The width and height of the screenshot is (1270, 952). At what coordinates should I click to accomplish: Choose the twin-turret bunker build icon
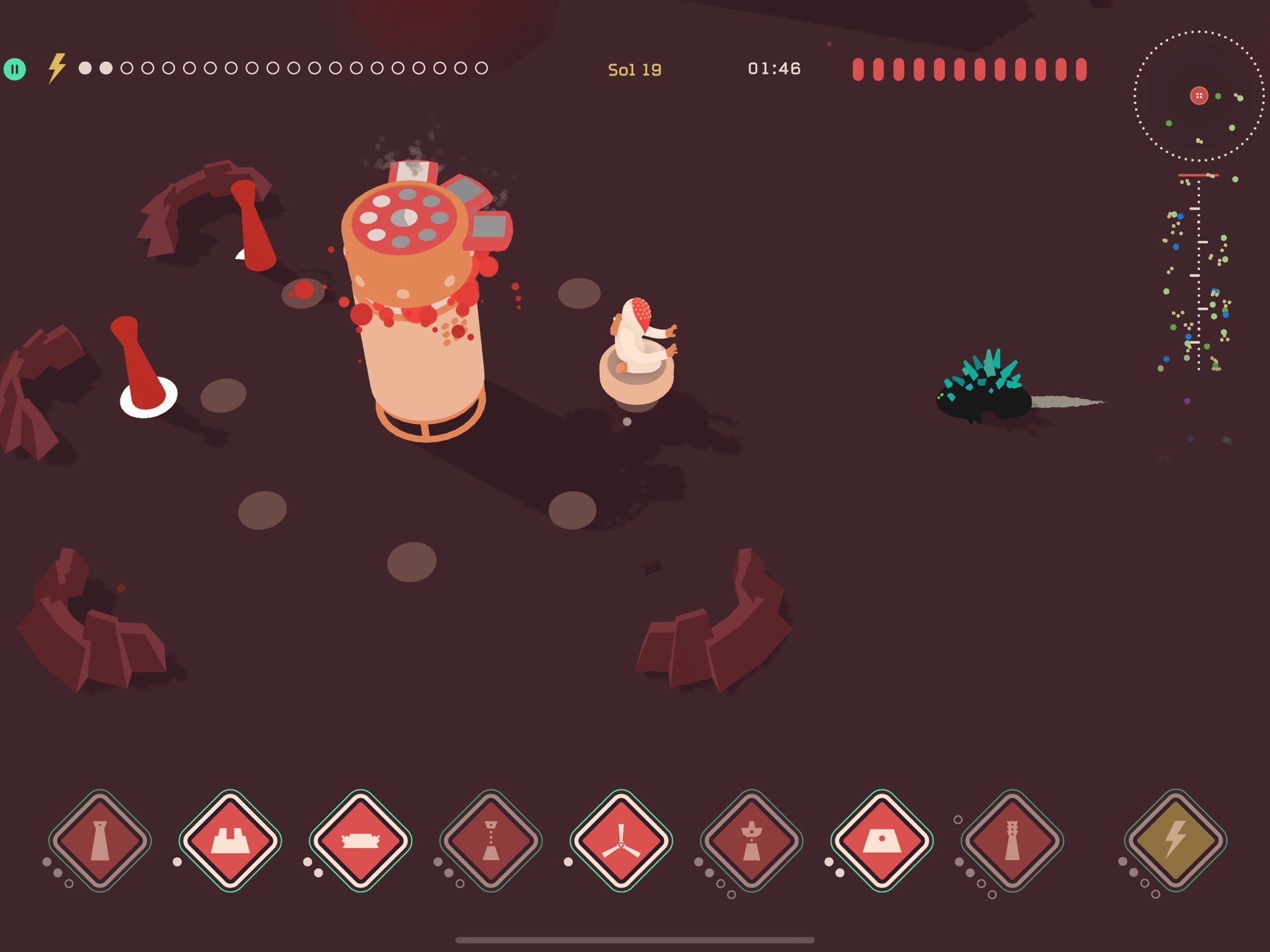[x=230, y=841]
